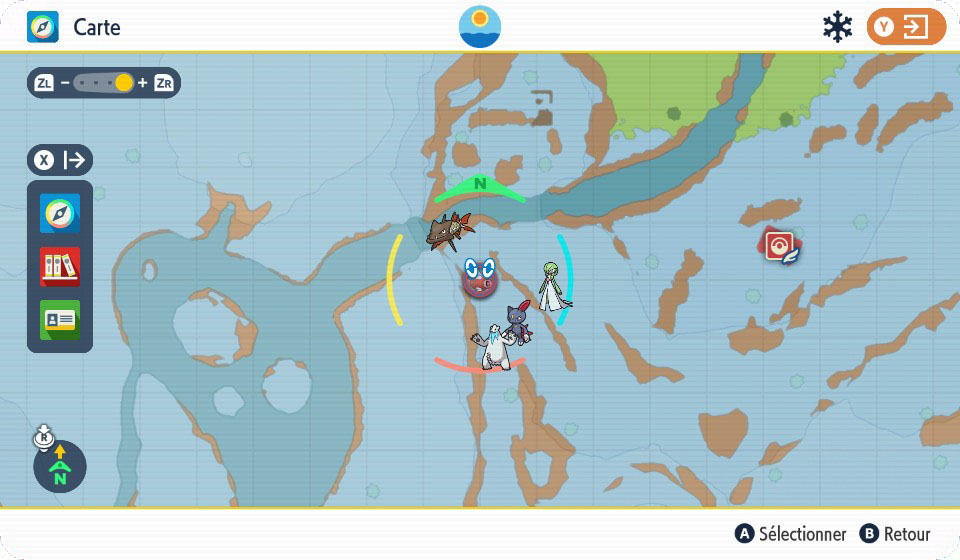Open the map compass app icon
Image resolution: width=960 pixels, height=560 pixels.
[60, 214]
